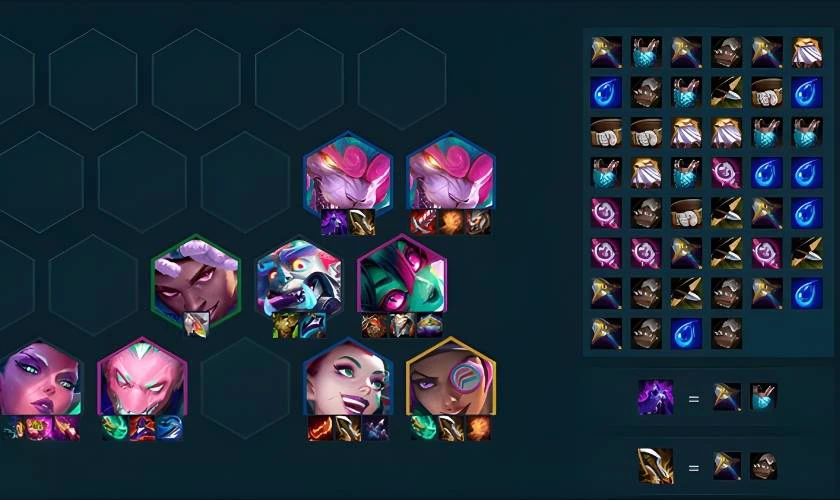Pick the dark-skinned man with white fur collar

pyautogui.click(x=196, y=278)
